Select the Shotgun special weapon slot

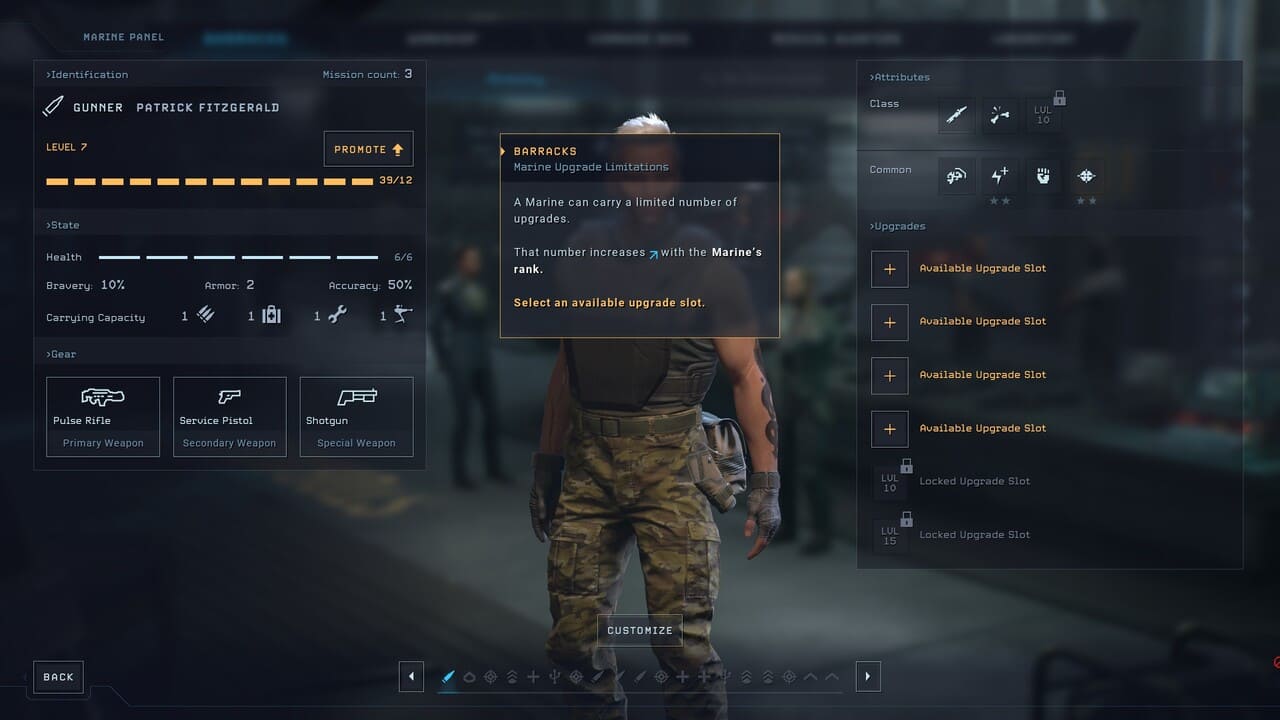pyautogui.click(x=356, y=416)
